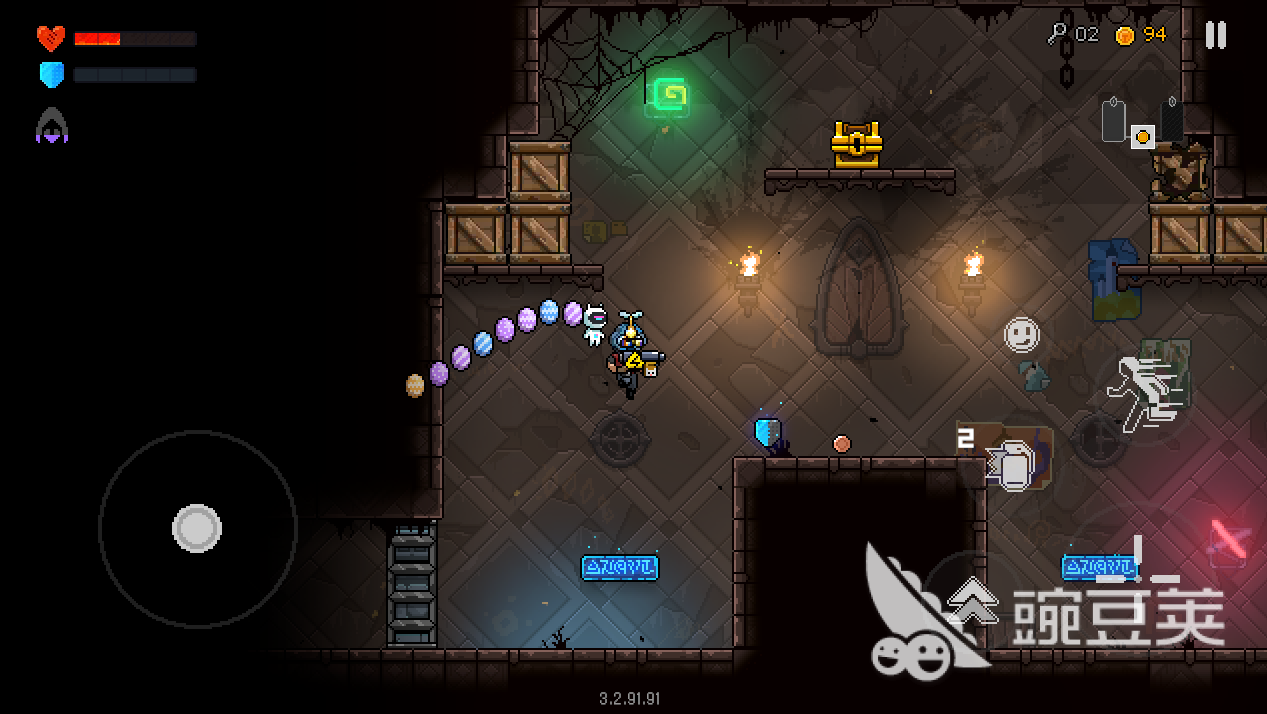Tap the virtual joystick thumb knob

[197, 528]
